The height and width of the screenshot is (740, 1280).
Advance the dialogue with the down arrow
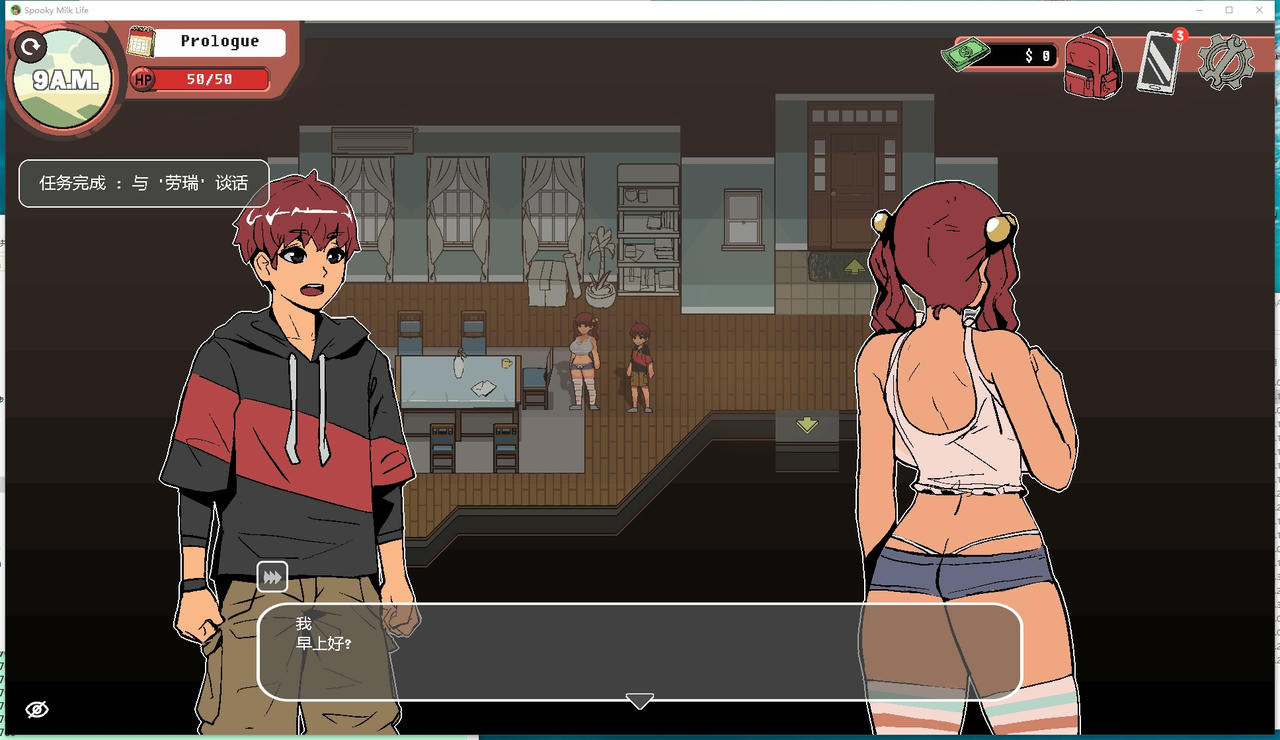pyautogui.click(x=639, y=701)
